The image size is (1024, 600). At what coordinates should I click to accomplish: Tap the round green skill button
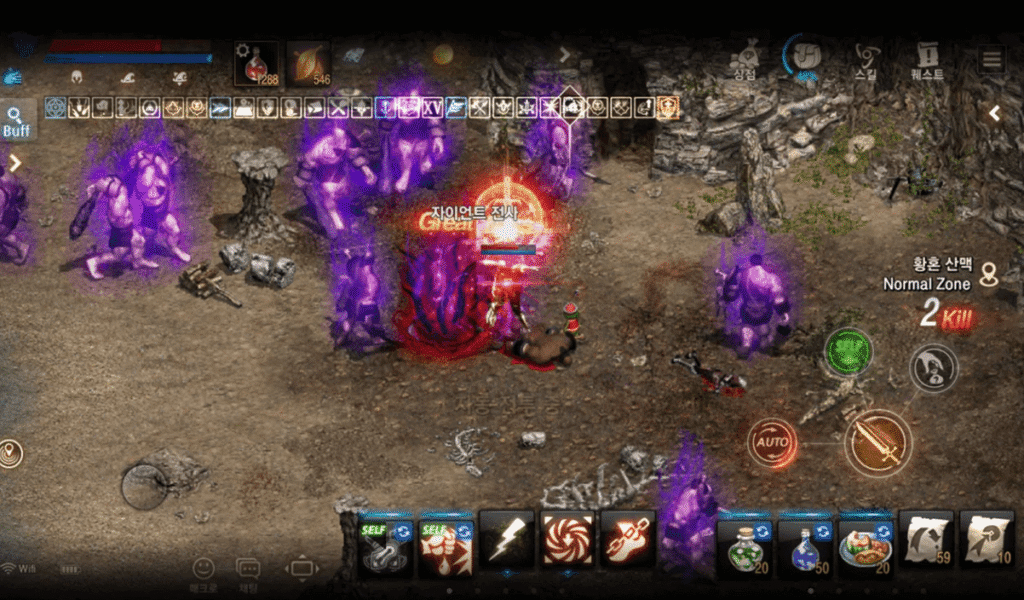(x=848, y=353)
